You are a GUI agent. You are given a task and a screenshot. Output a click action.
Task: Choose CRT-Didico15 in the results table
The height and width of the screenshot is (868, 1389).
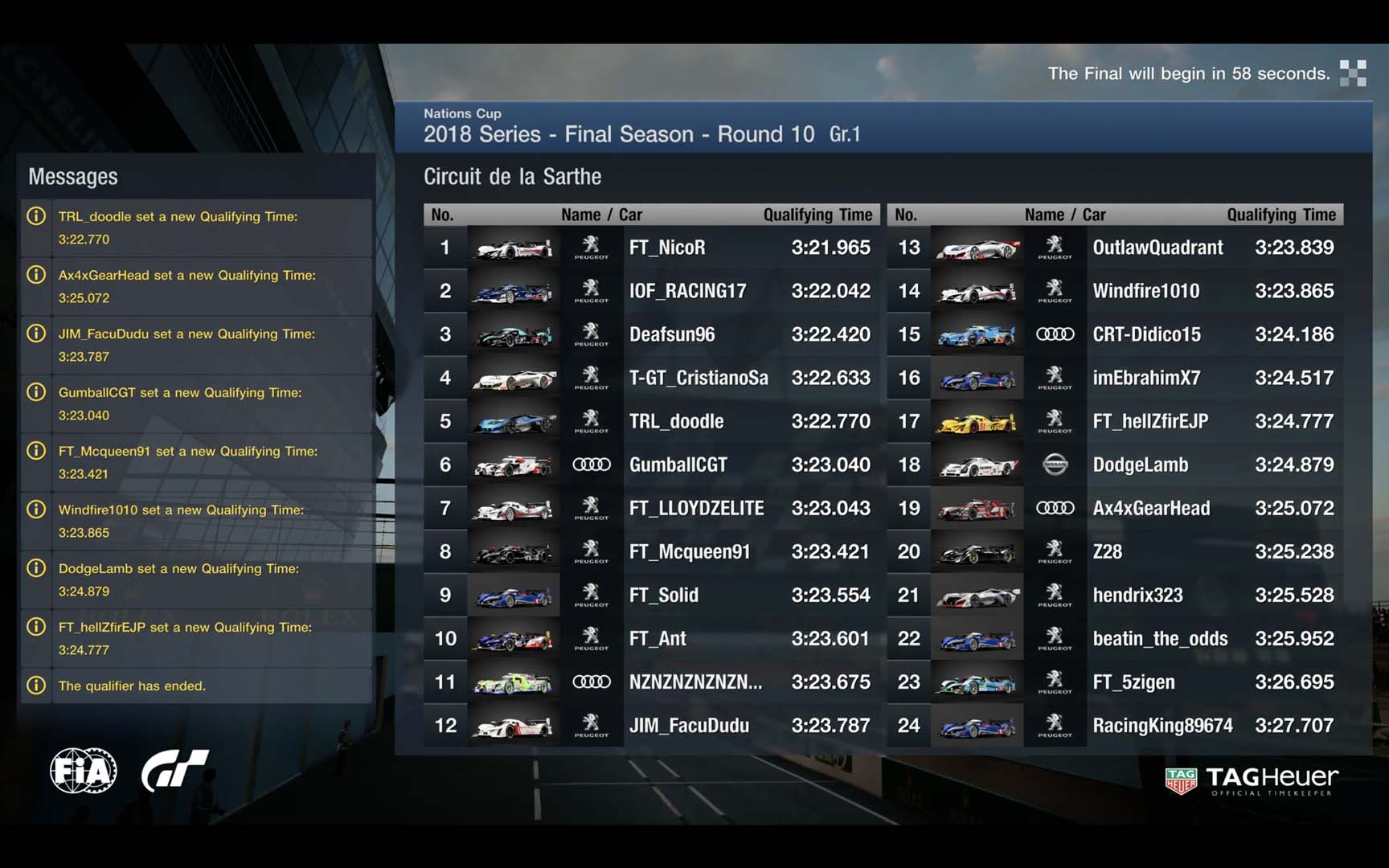pyautogui.click(x=1146, y=334)
